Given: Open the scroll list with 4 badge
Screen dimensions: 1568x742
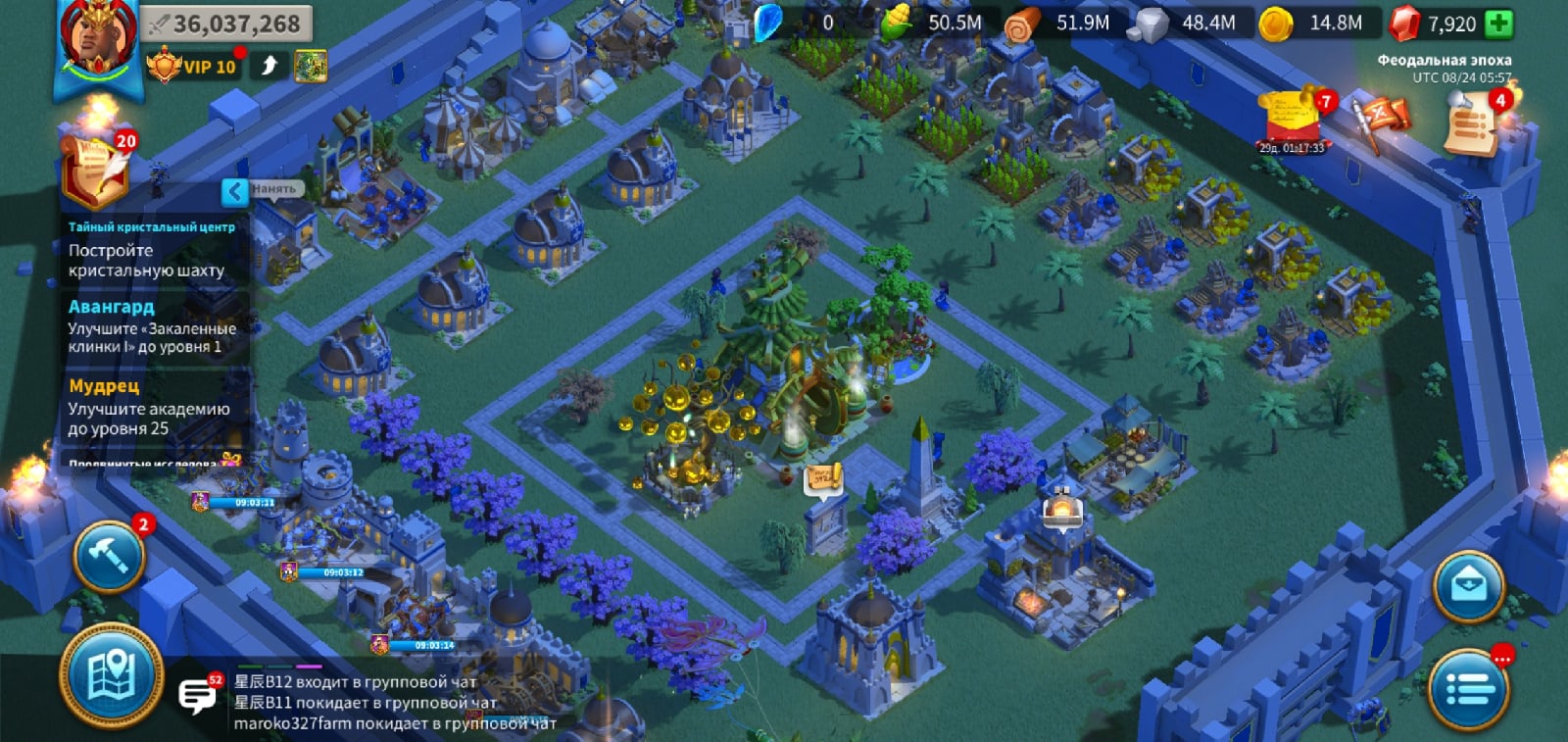Looking at the screenshot, I should point(1472,124).
